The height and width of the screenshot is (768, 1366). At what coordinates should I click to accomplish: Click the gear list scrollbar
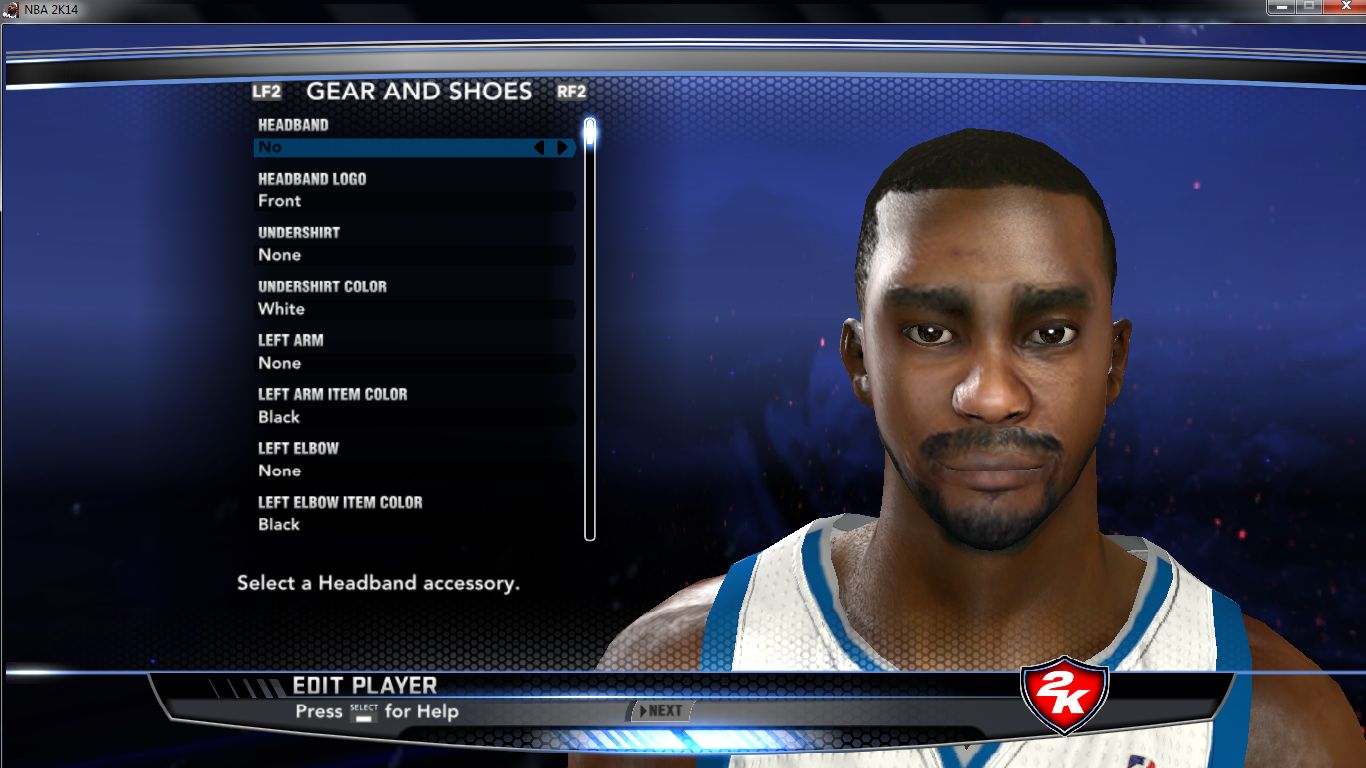click(590, 330)
